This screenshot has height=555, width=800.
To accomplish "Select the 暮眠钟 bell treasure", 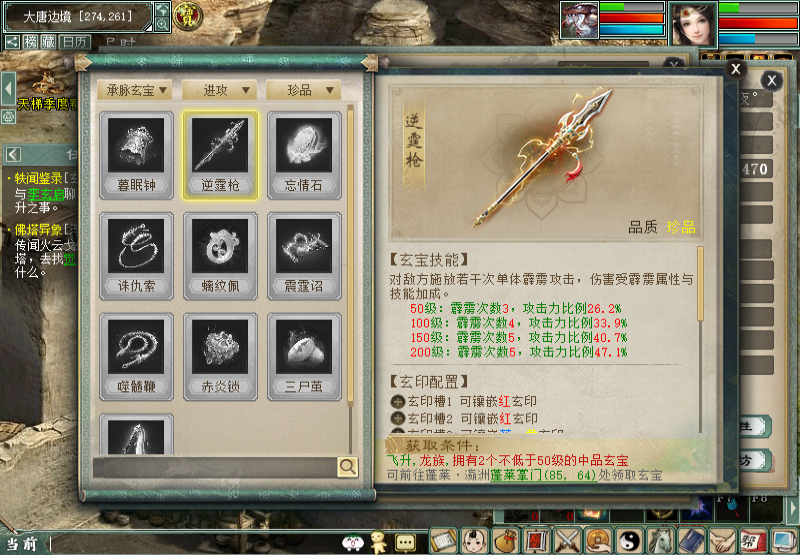I will (x=136, y=152).
